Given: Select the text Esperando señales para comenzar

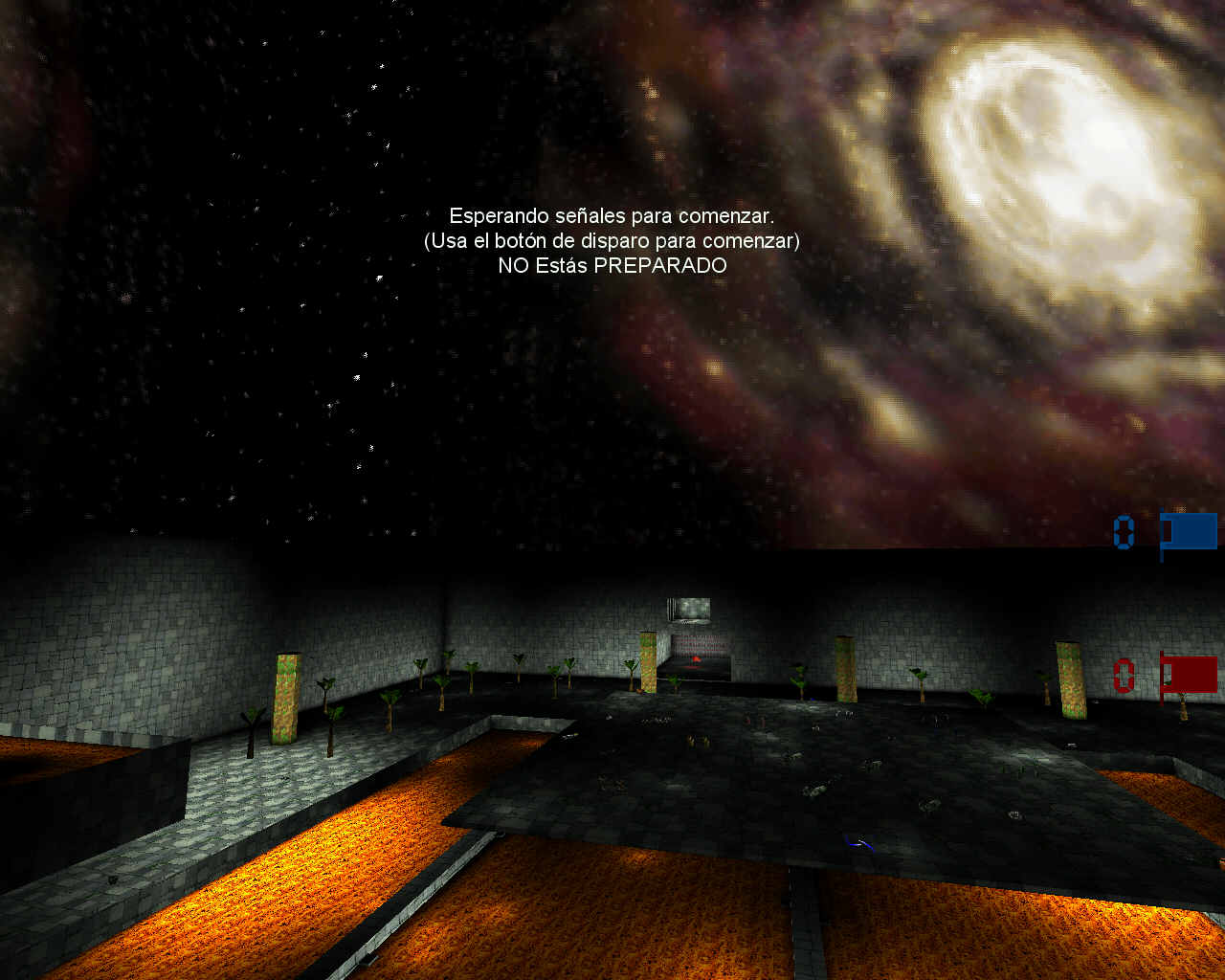Looking at the screenshot, I should 612,214.
